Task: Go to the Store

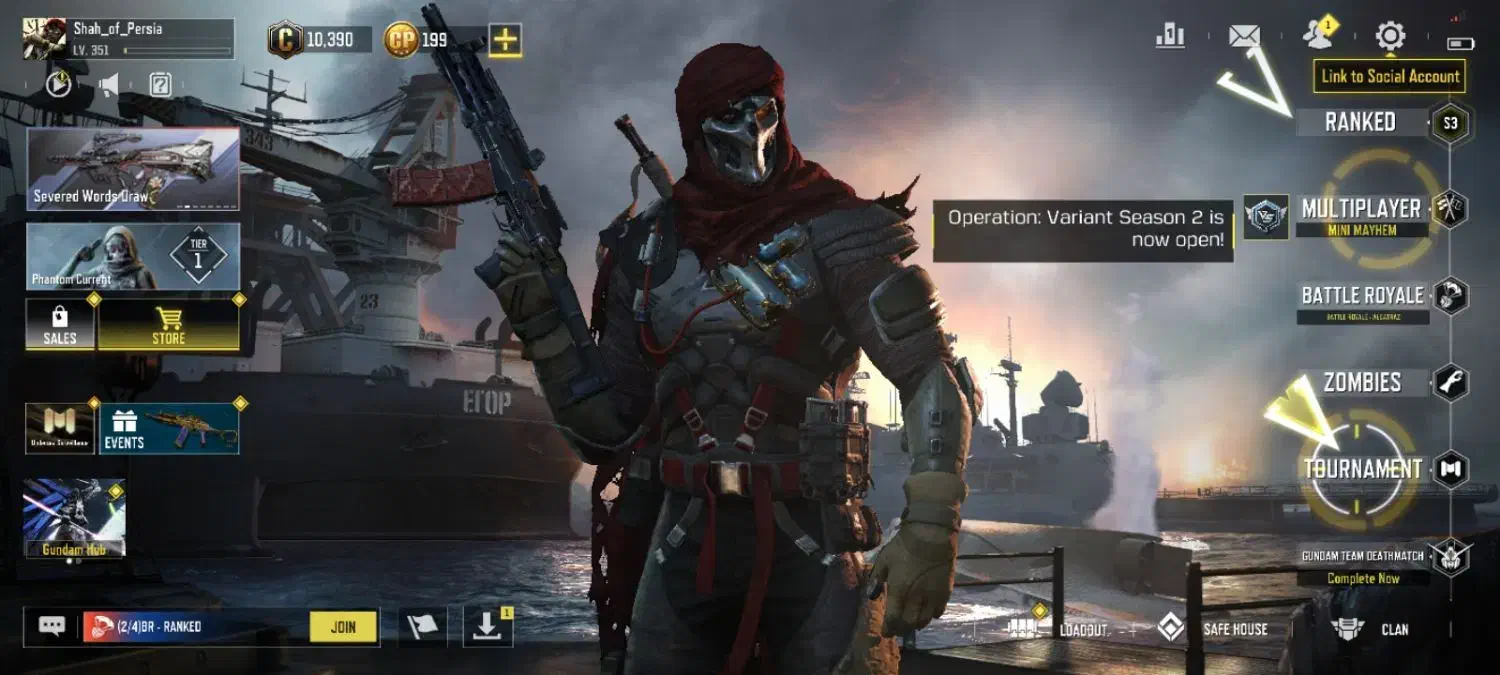Action: click(x=168, y=326)
